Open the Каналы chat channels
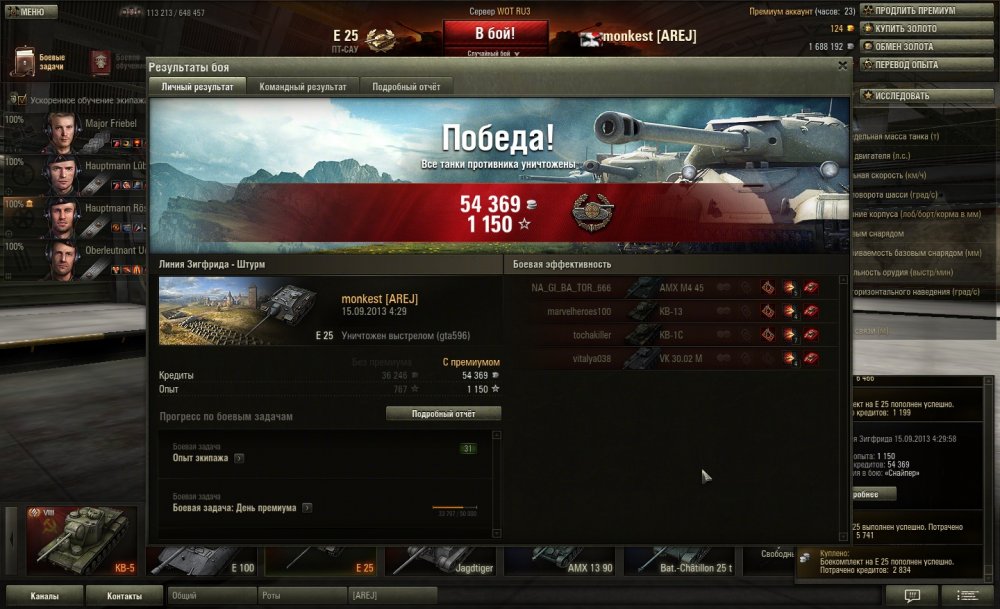1000x609 pixels. click(43, 596)
